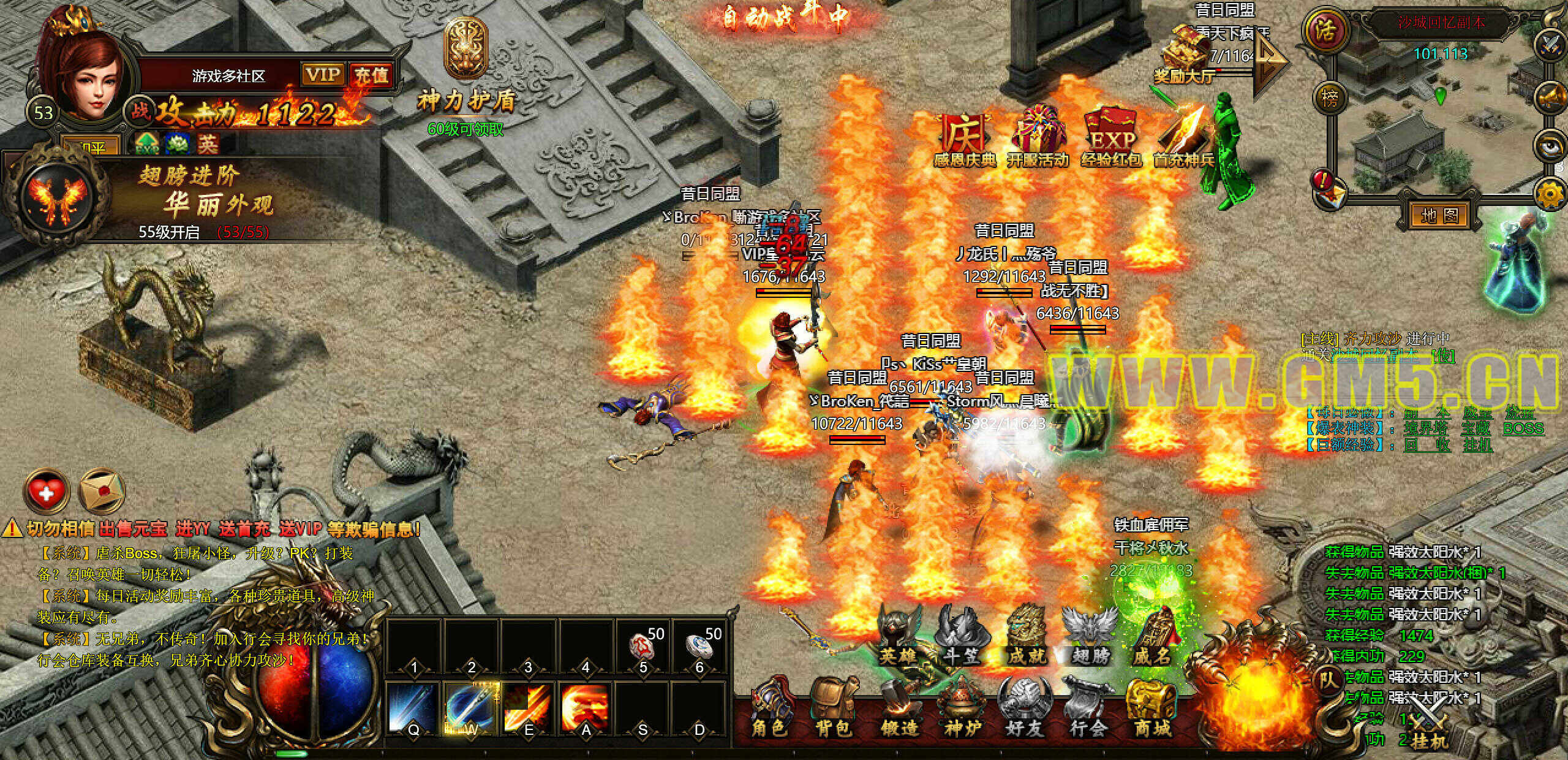
Task: Open the envelope mail icon
Action: pyautogui.click(x=102, y=492)
